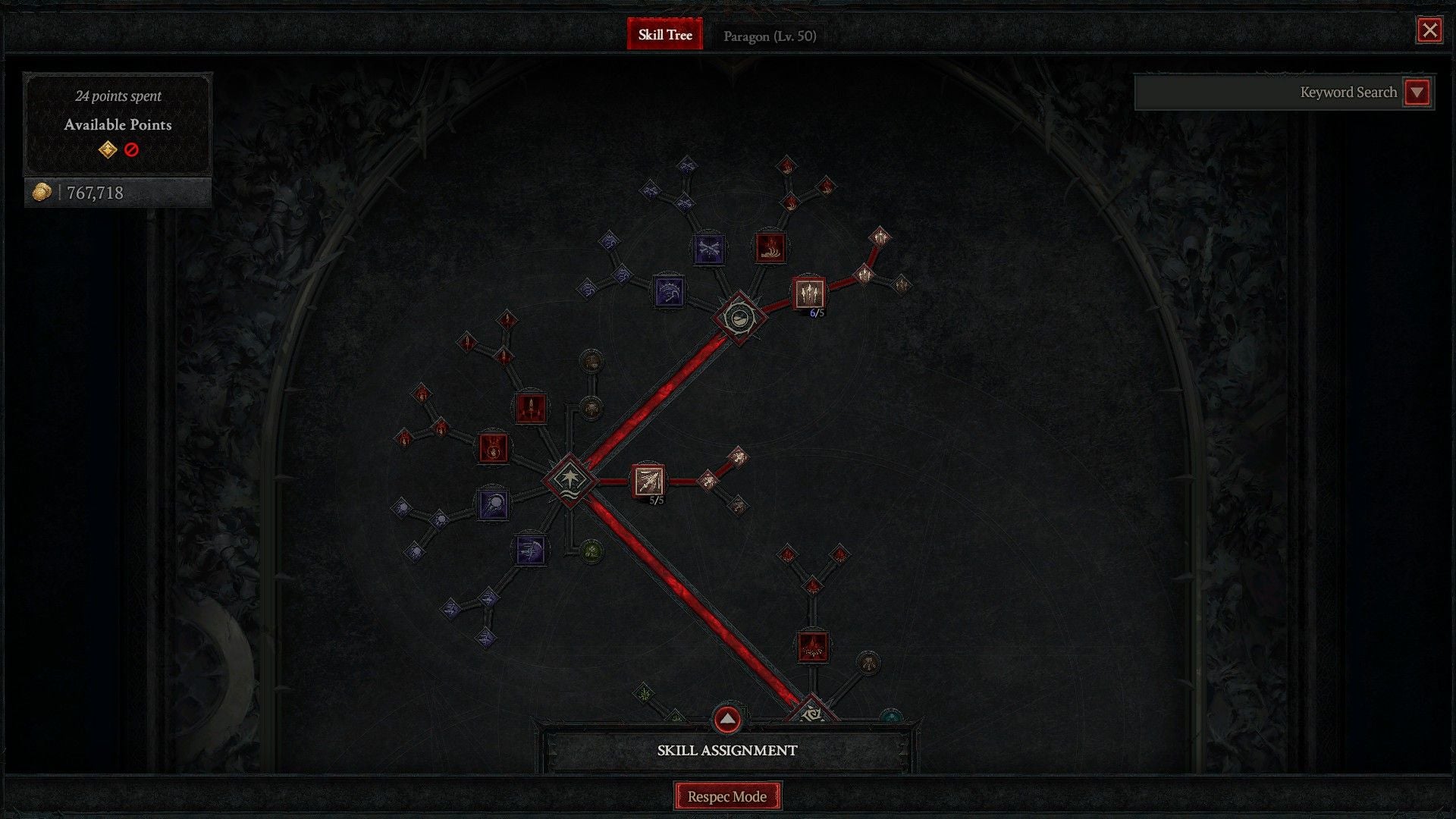Image resolution: width=1456 pixels, height=819 pixels.
Task: Collapse the available points panel prohibition icon
Action: tap(130, 150)
